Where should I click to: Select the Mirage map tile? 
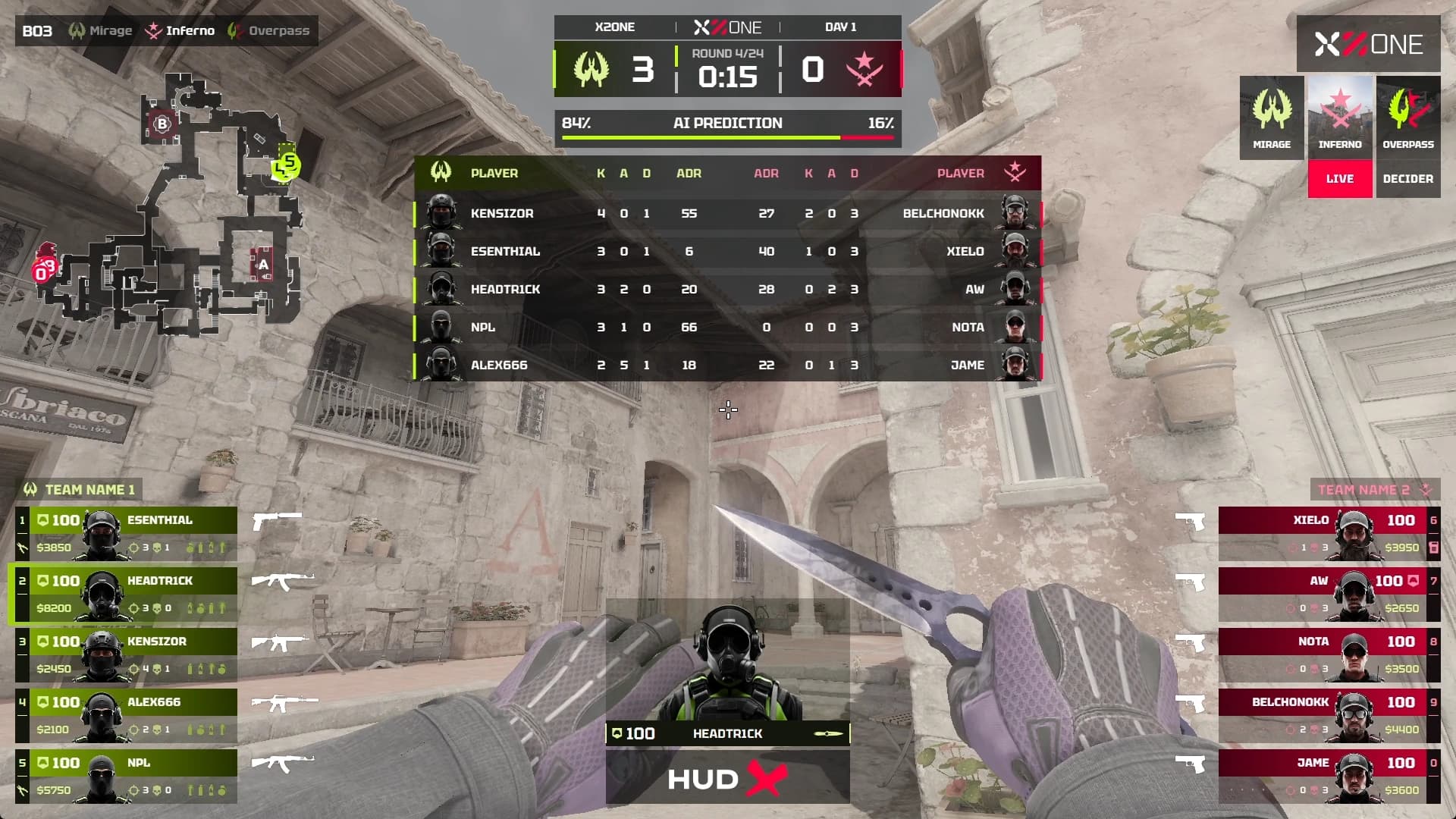click(1272, 118)
